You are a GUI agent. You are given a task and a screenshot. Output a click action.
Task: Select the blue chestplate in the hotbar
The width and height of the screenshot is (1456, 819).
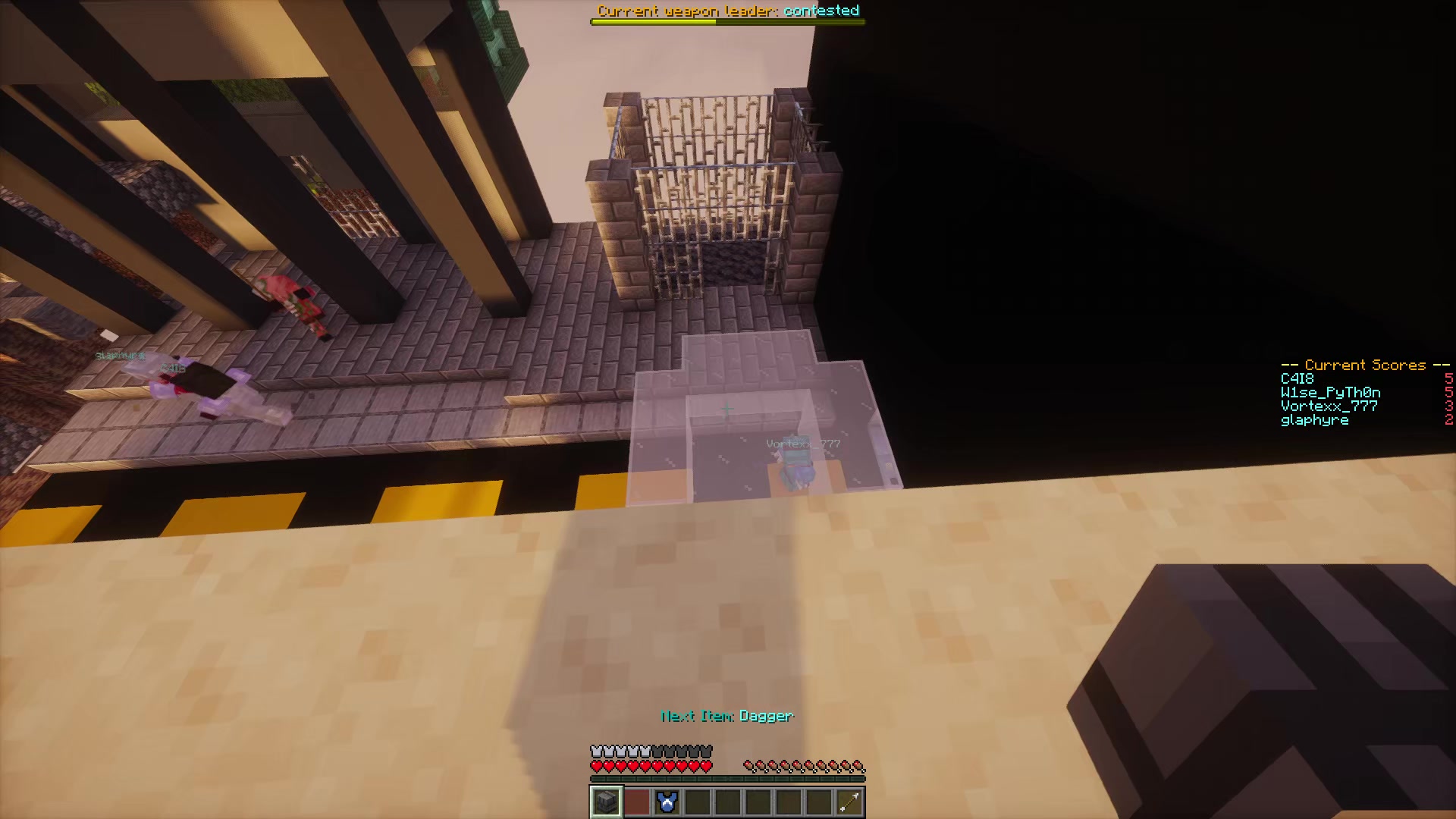[x=667, y=802]
